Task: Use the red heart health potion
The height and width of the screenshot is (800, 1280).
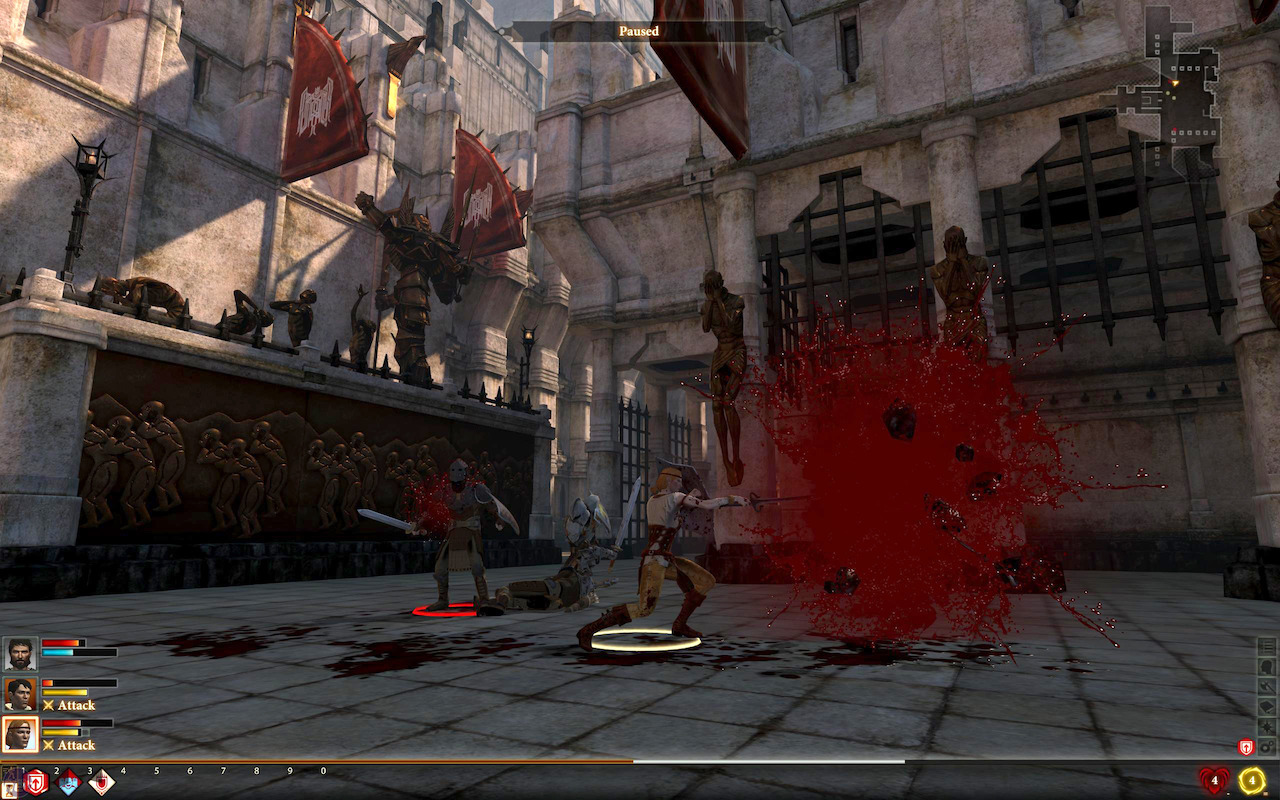Action: (1214, 780)
